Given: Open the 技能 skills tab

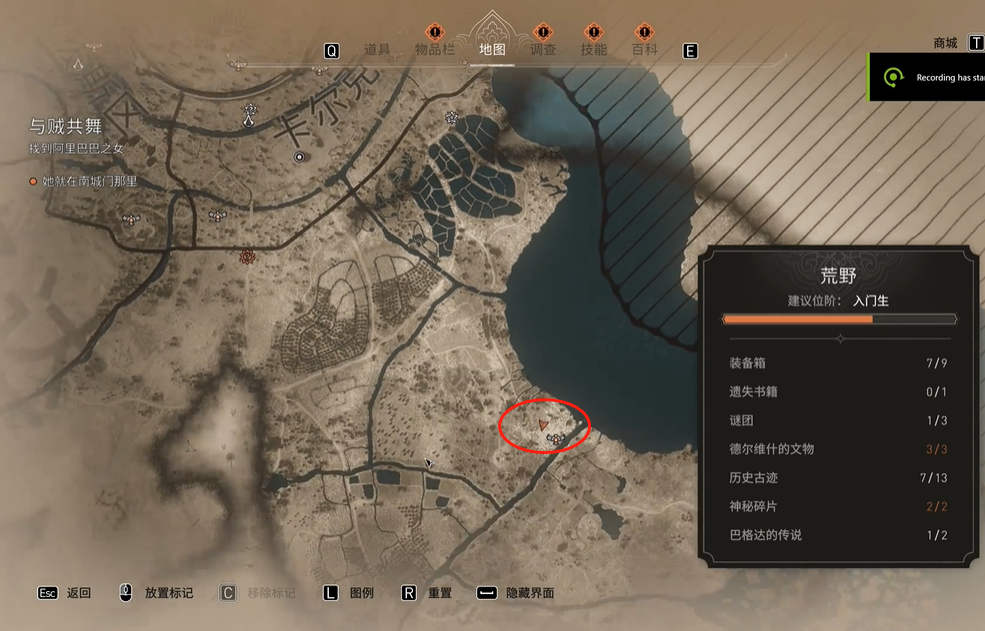Looking at the screenshot, I should click(x=594, y=50).
